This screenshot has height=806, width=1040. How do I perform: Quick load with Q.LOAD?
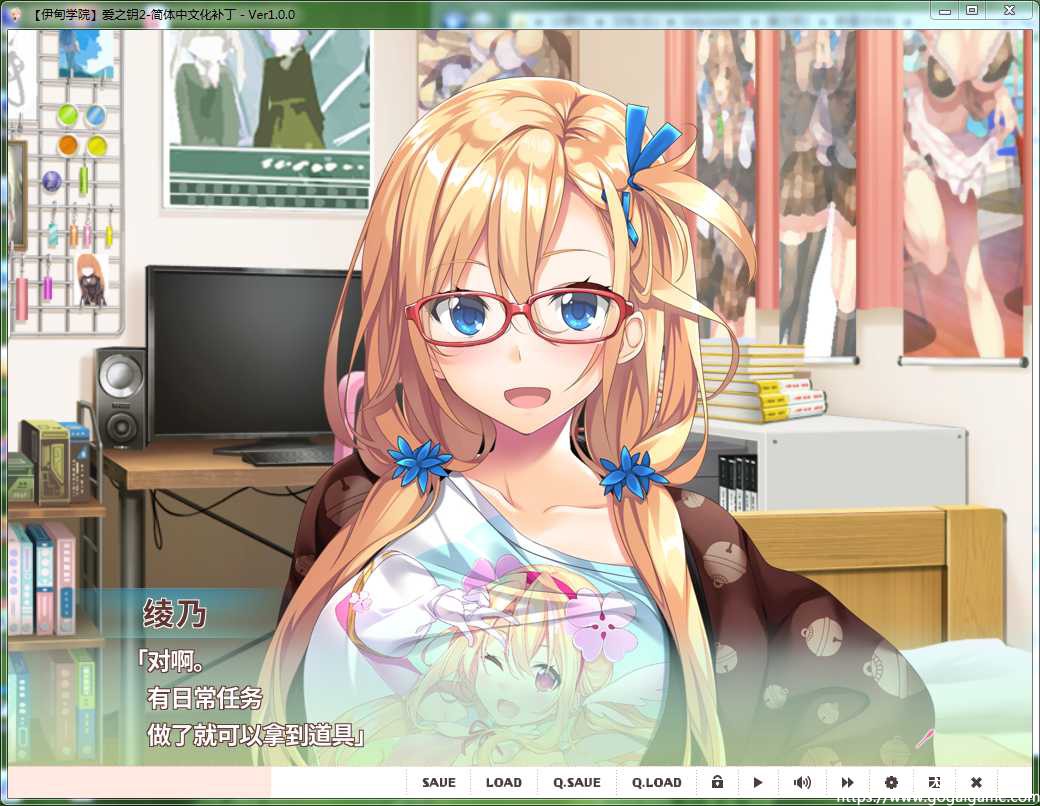click(x=657, y=782)
